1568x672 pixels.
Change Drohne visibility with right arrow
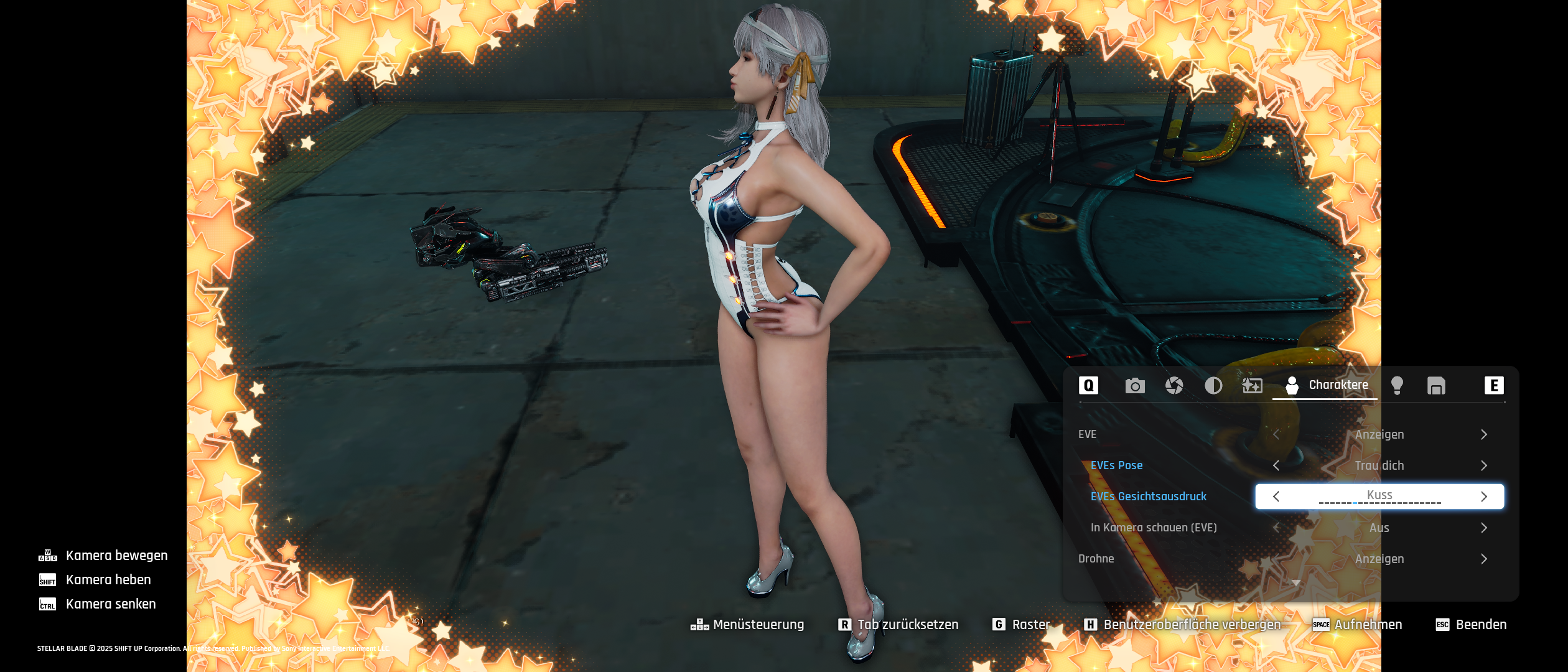1484,559
